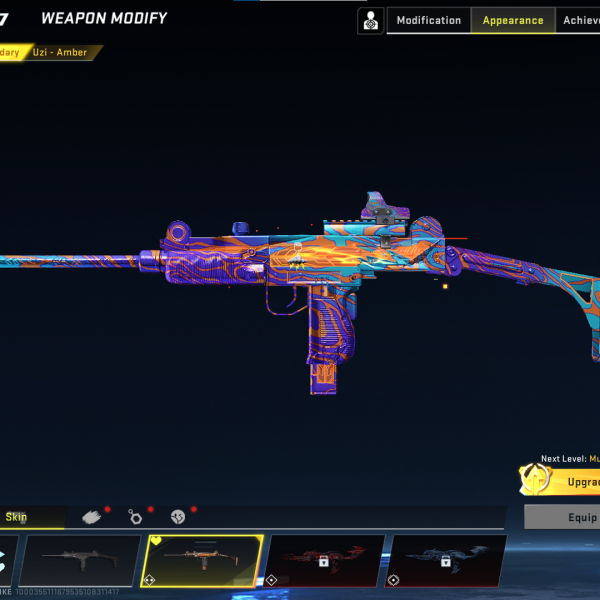Image resolution: width=600 pixels, height=600 pixels.
Task: Select the highlighted orange Uzi skin
Action: 204,560
